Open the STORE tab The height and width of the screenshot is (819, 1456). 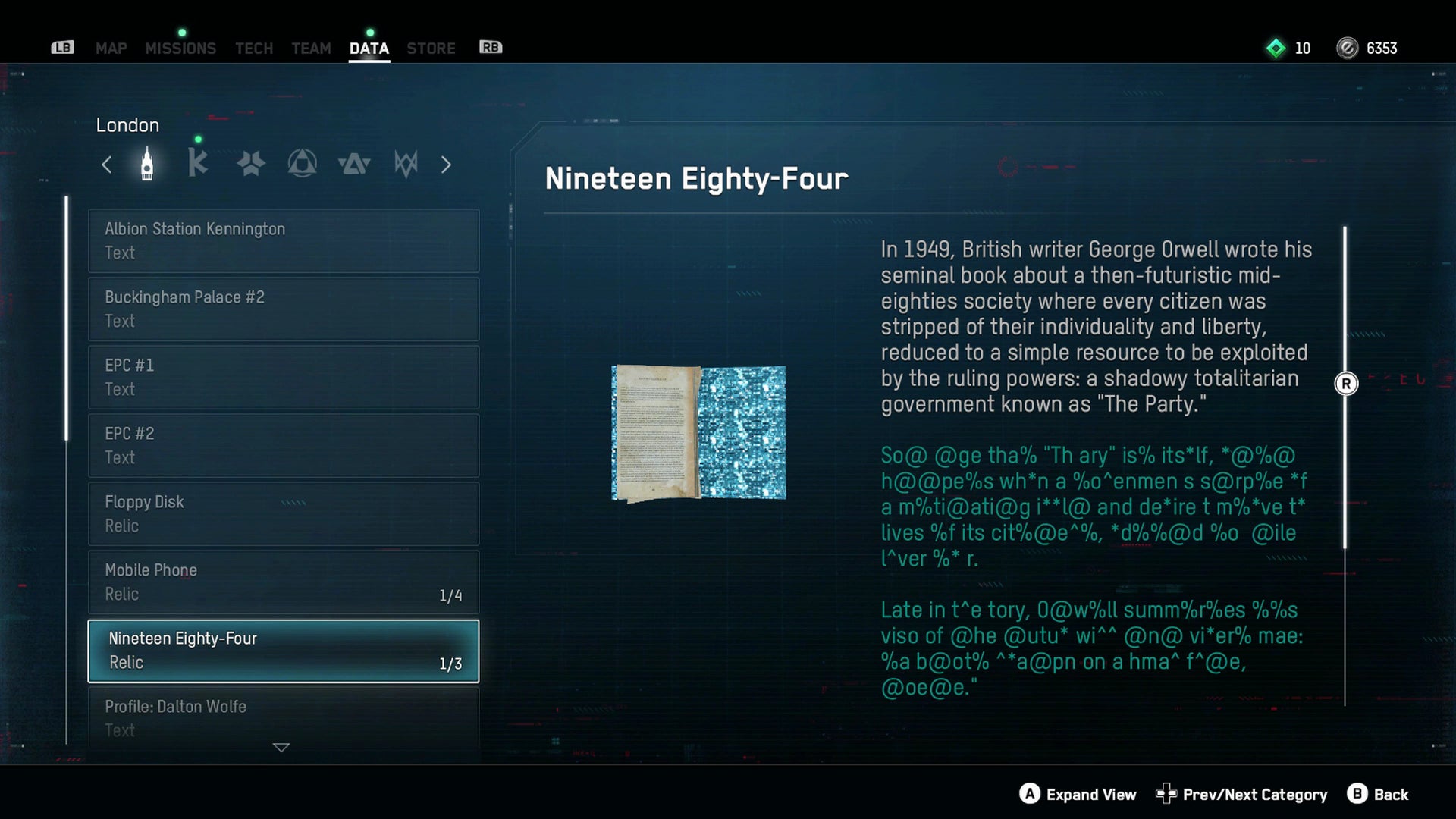tap(431, 48)
